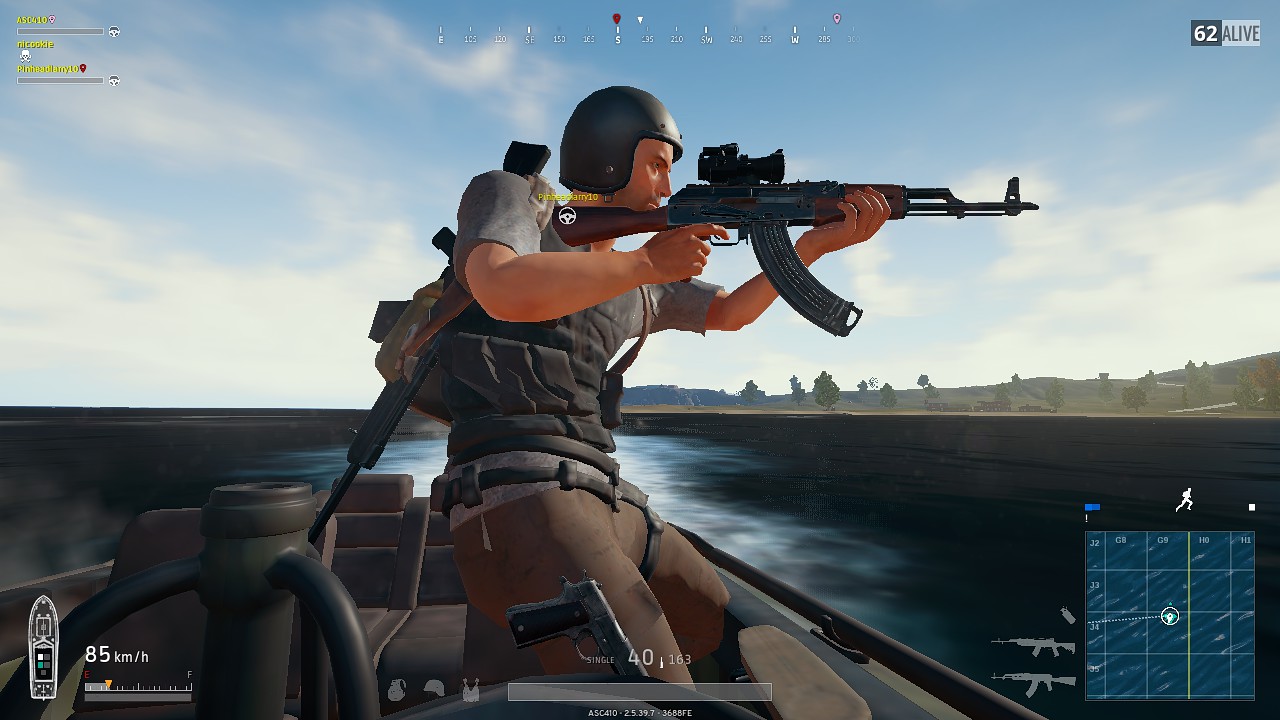
Task: Click the vest equipment status icon
Action: 469,689
